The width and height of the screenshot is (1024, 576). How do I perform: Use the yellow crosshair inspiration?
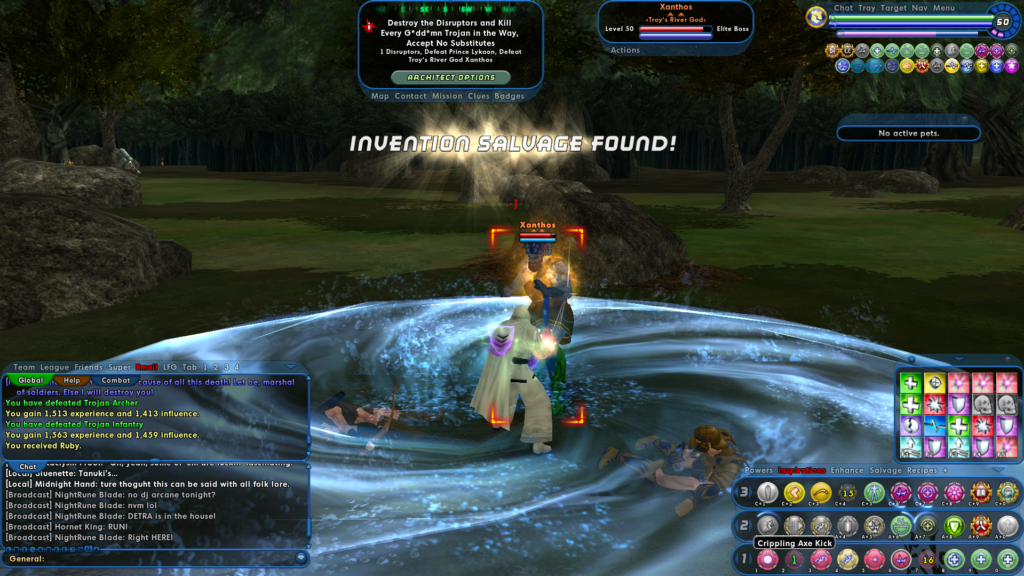coord(935,383)
